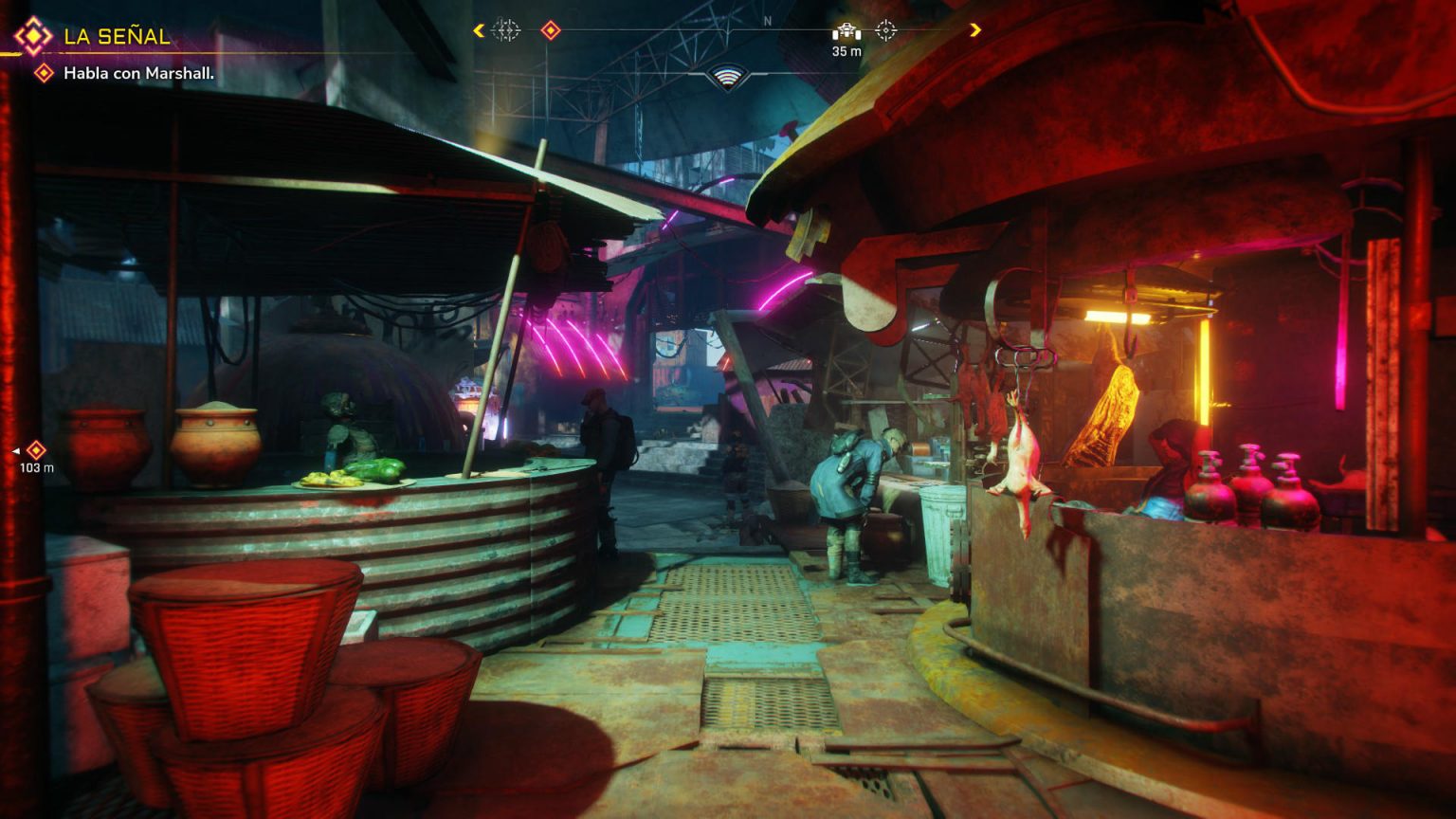Viewport: 1456px width, 819px height.
Task: Click the vehicle marker on the compass
Action: pyautogui.click(x=846, y=31)
